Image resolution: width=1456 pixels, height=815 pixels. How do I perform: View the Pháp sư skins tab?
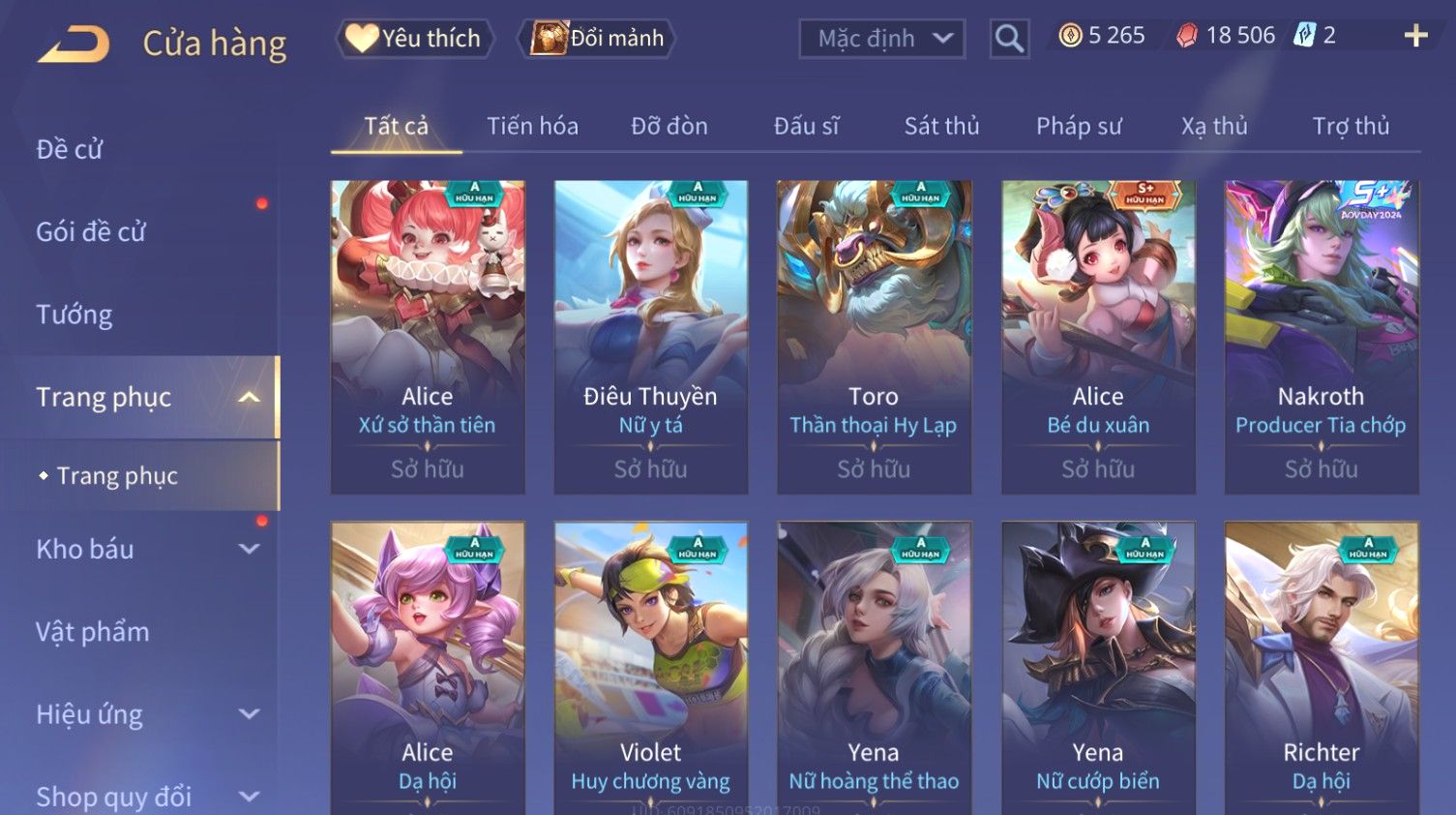click(x=1079, y=126)
